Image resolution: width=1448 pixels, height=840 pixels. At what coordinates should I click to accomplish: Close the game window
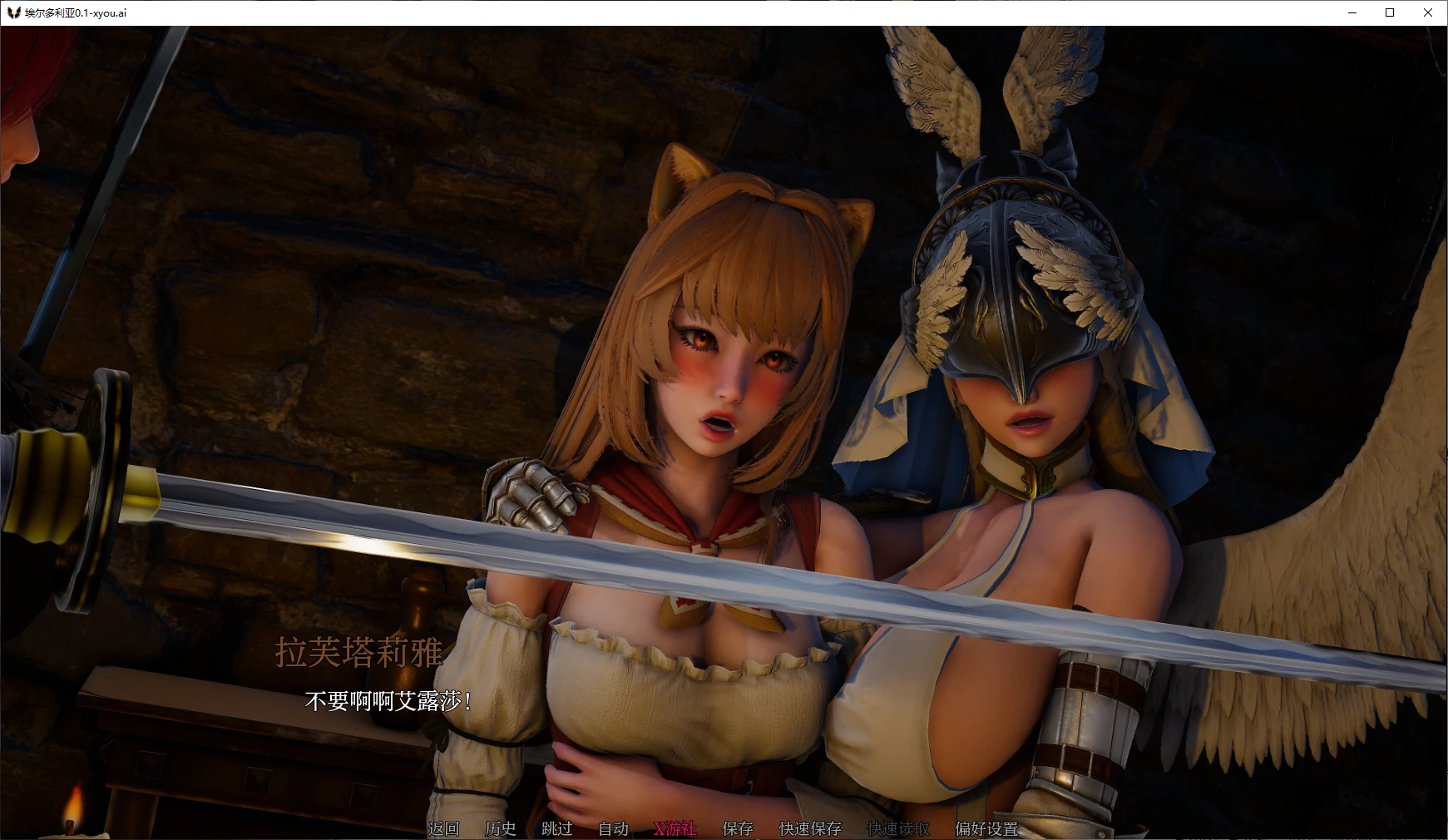click(1429, 12)
